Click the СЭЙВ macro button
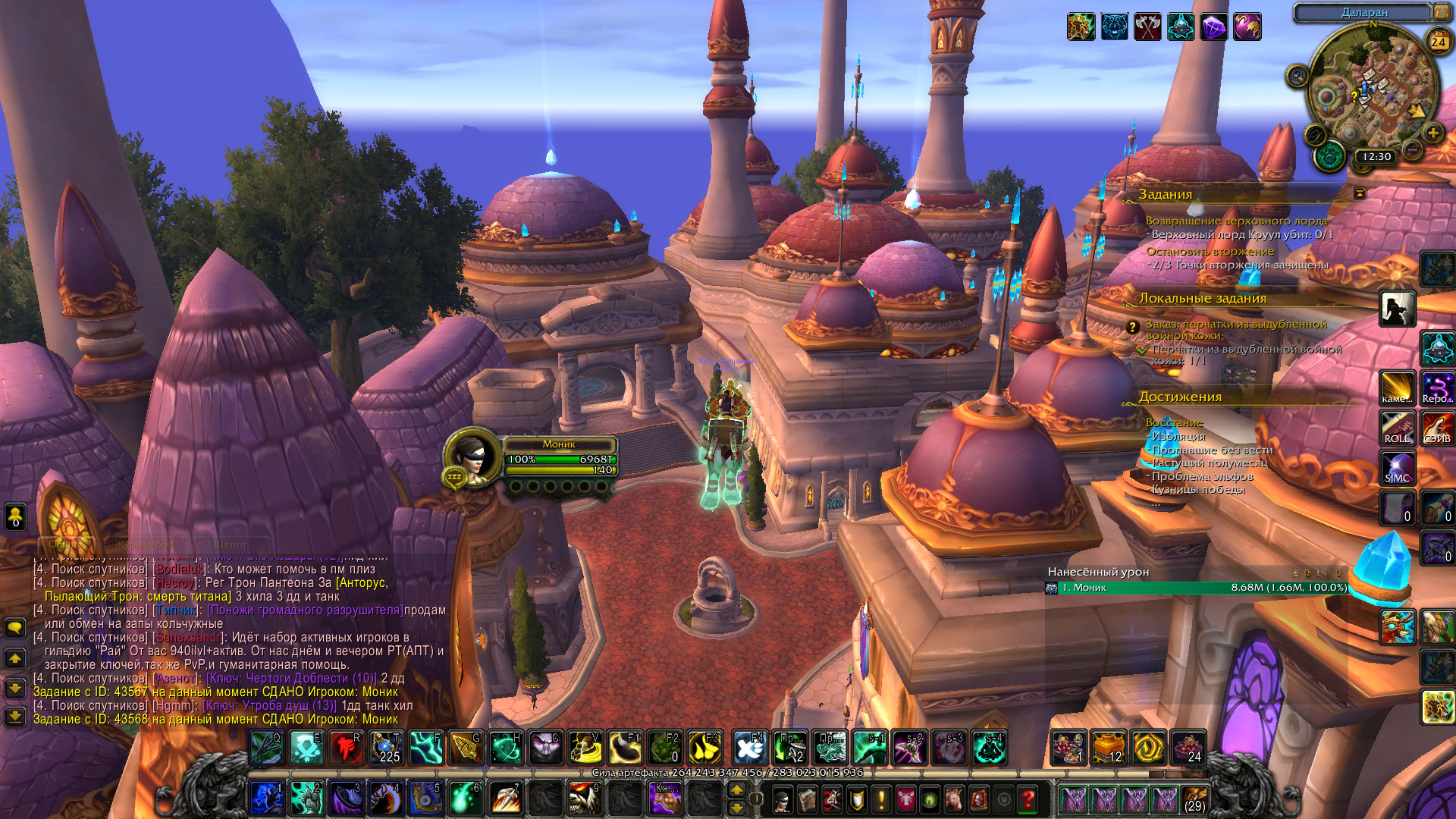The width and height of the screenshot is (1456, 819). 1437,428
